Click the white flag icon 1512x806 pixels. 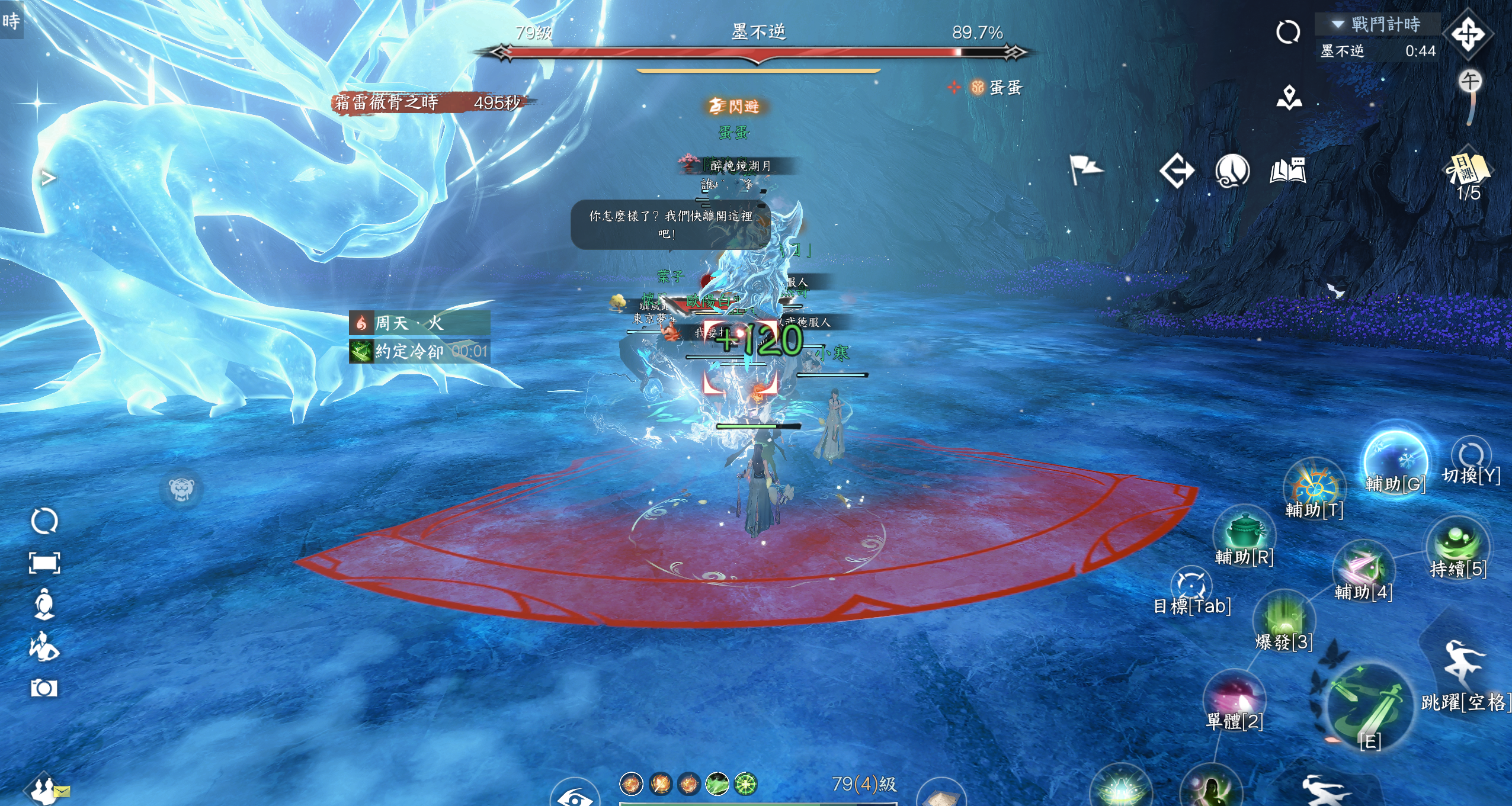pos(1084,169)
